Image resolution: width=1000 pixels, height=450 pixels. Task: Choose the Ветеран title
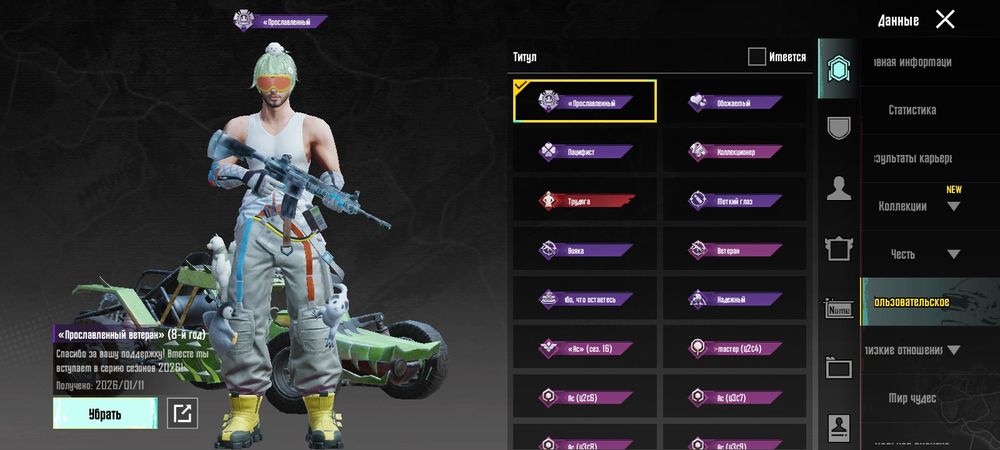(x=734, y=249)
